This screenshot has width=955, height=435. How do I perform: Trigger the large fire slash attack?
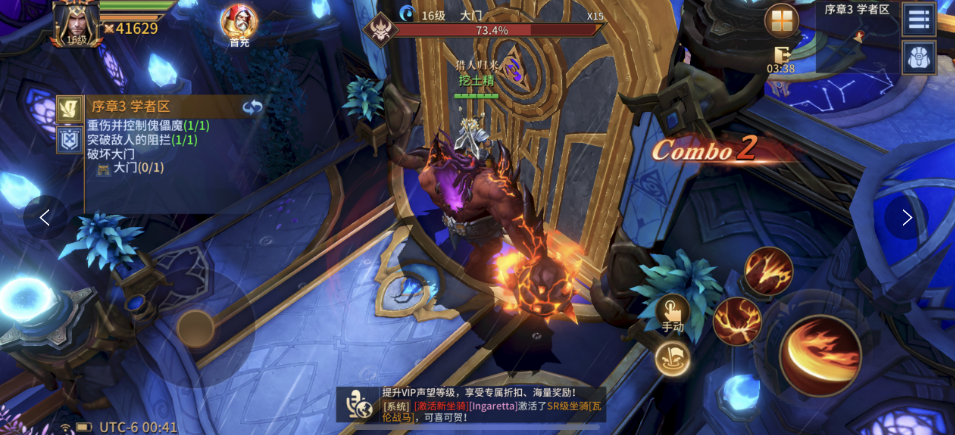(820, 355)
